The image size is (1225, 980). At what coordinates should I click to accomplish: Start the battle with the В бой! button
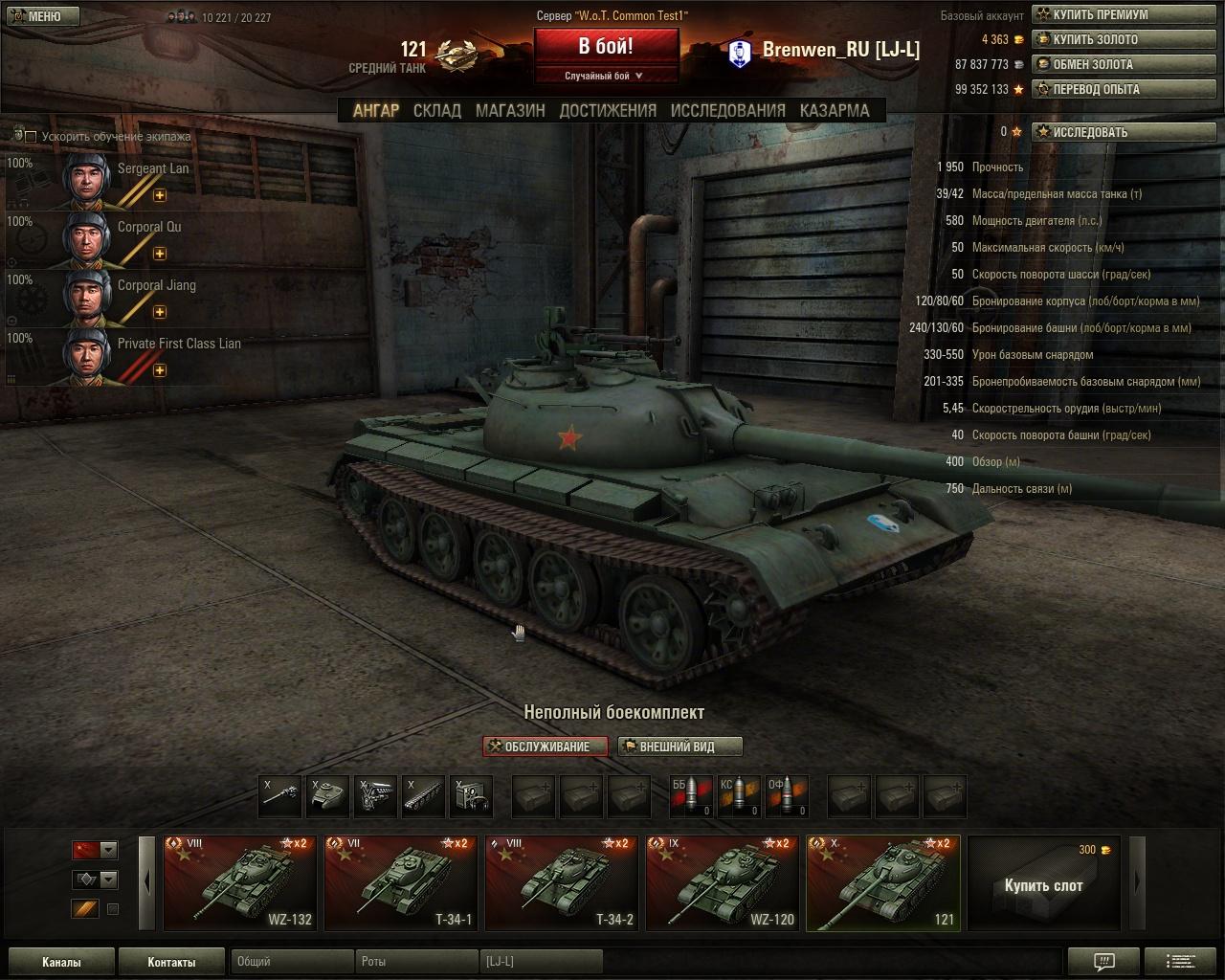pos(606,47)
